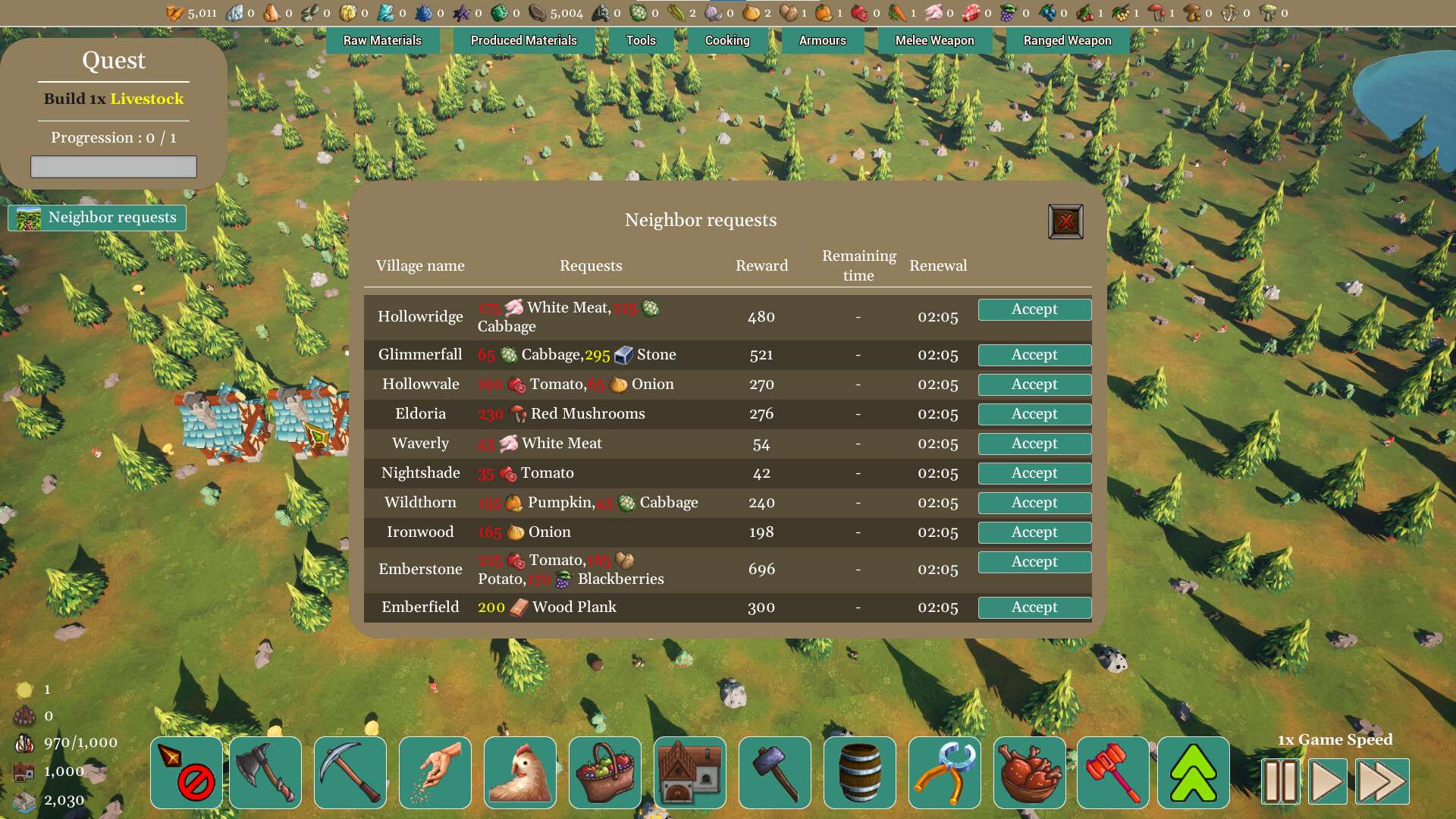Accept Ironwood's Onion request
1456x819 pixels.
[1034, 532]
